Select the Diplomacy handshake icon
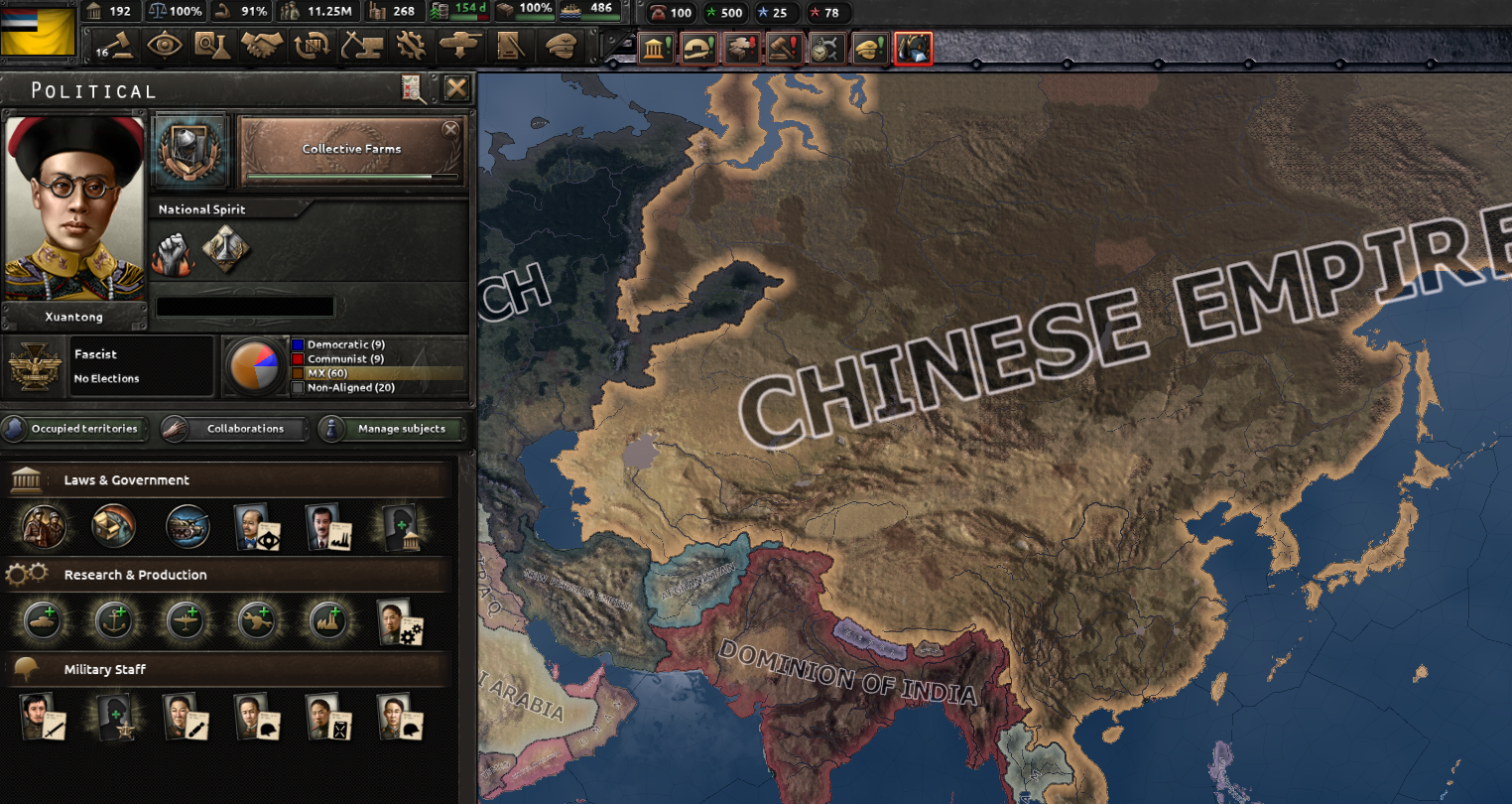Viewport: 1512px width, 804px height. (x=262, y=47)
